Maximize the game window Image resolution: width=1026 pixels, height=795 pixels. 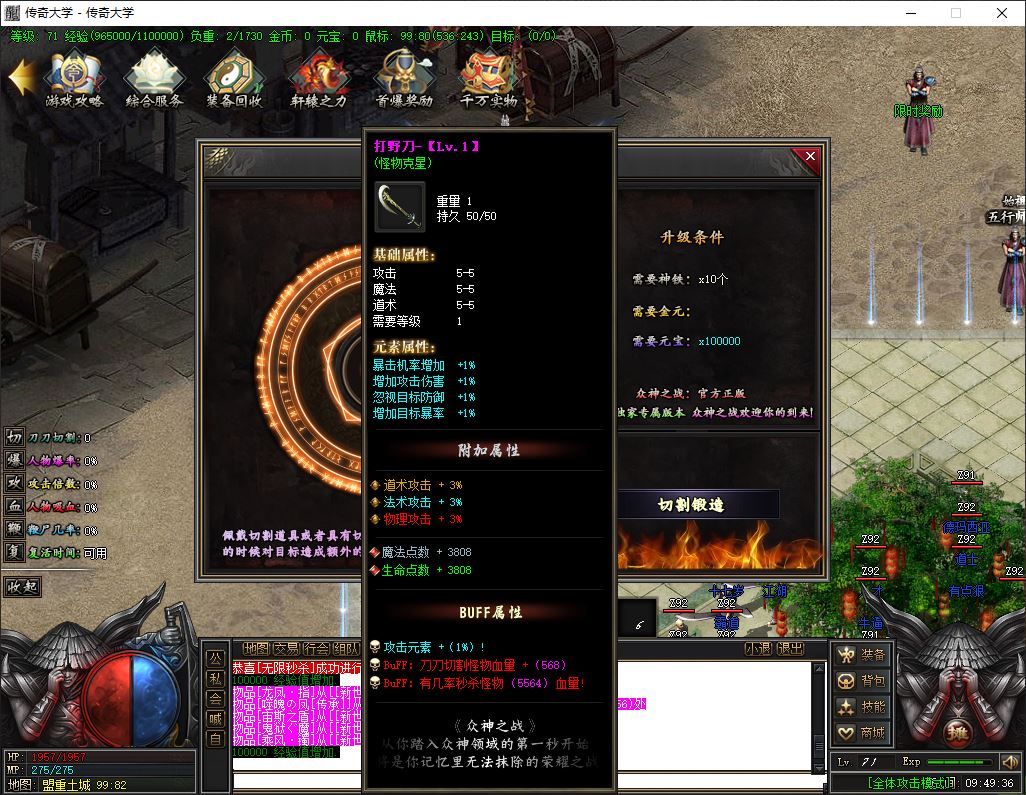point(955,13)
